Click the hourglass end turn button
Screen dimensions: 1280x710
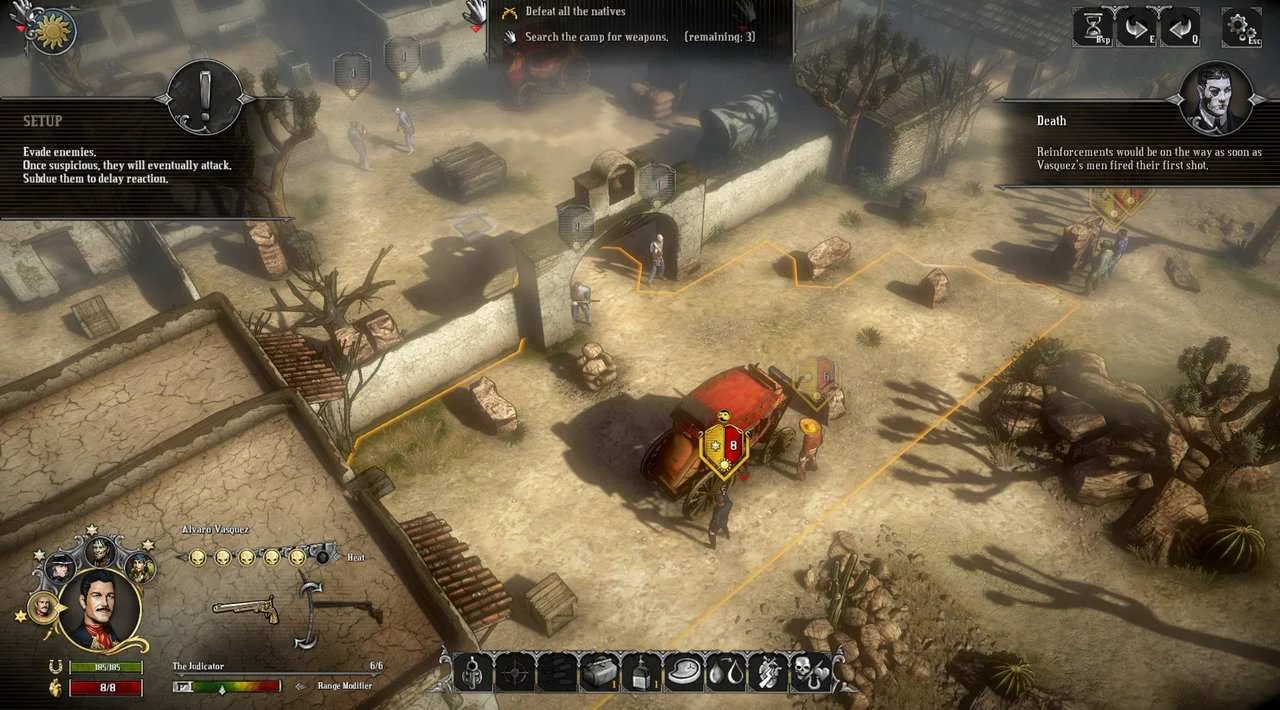pyautogui.click(x=1092, y=27)
